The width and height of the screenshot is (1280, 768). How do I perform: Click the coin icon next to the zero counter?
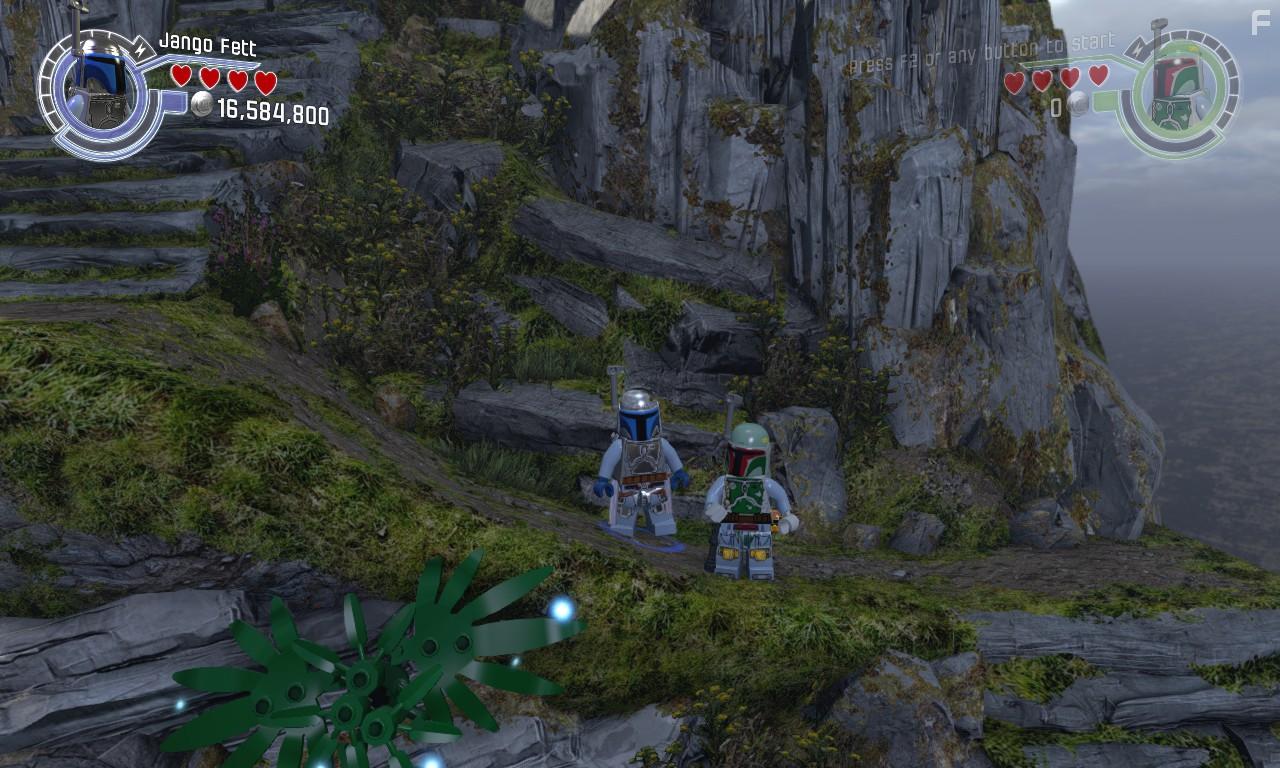pos(1077,105)
